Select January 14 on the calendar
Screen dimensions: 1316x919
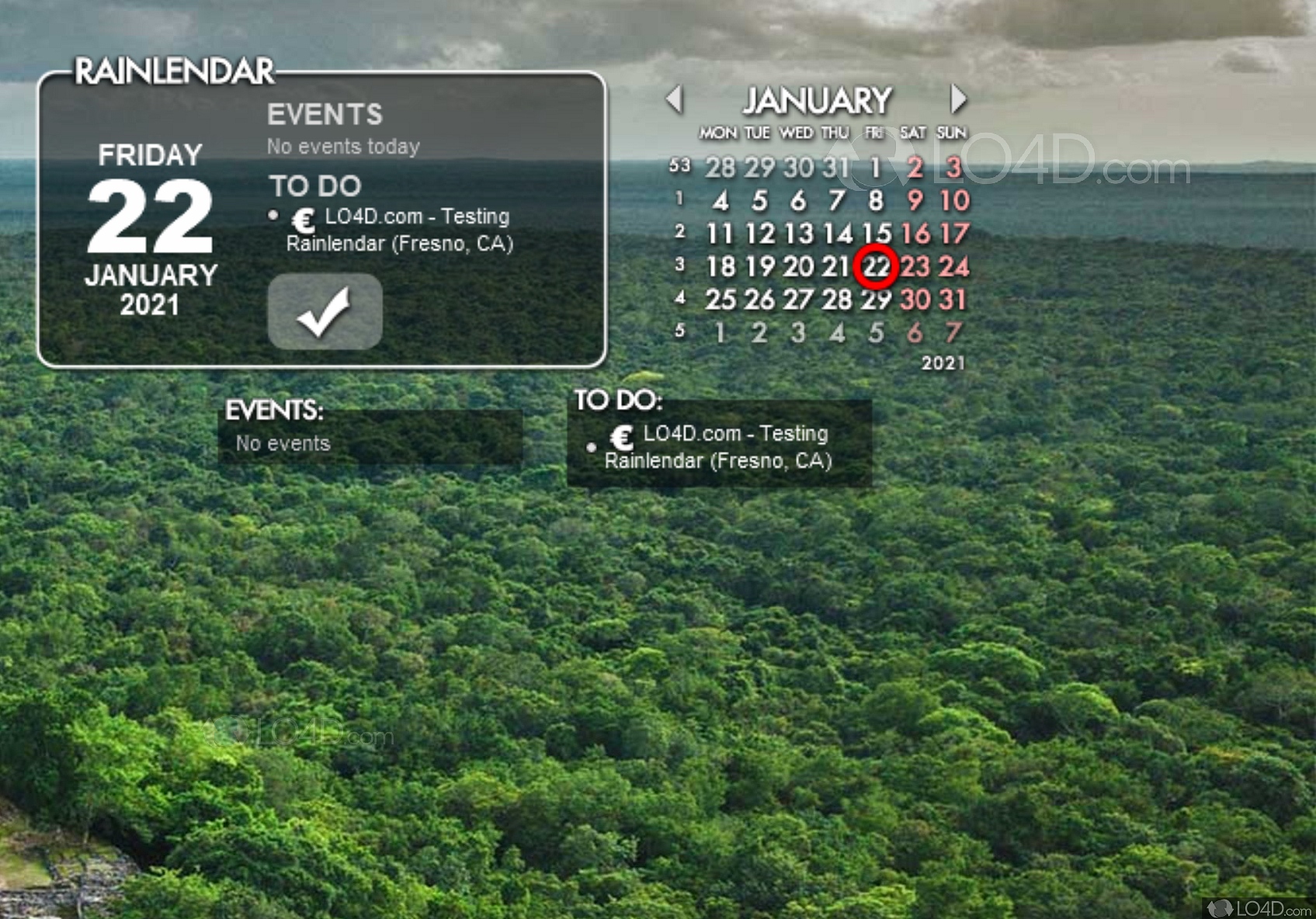click(837, 234)
